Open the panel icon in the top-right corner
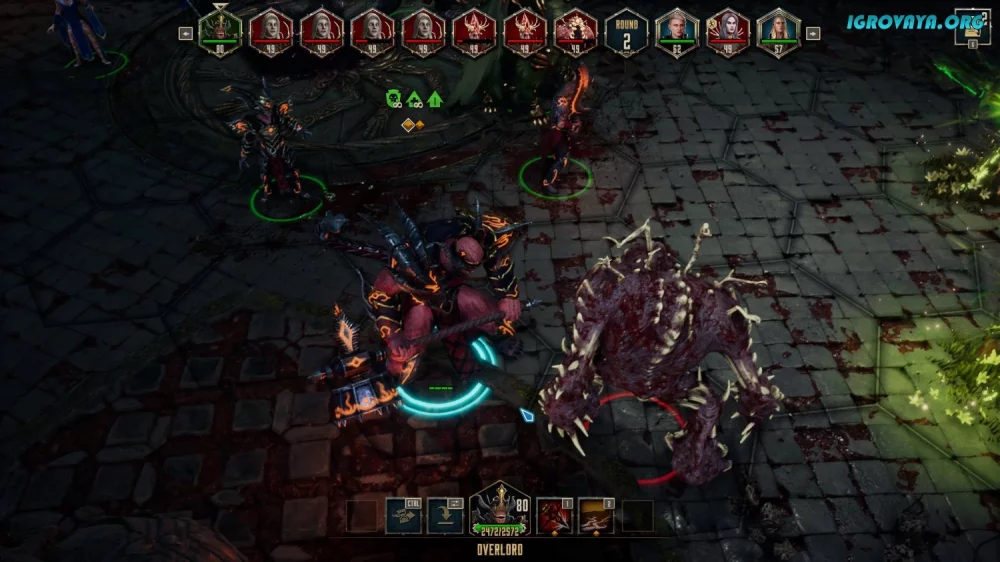1000x562 pixels. pos(971,27)
